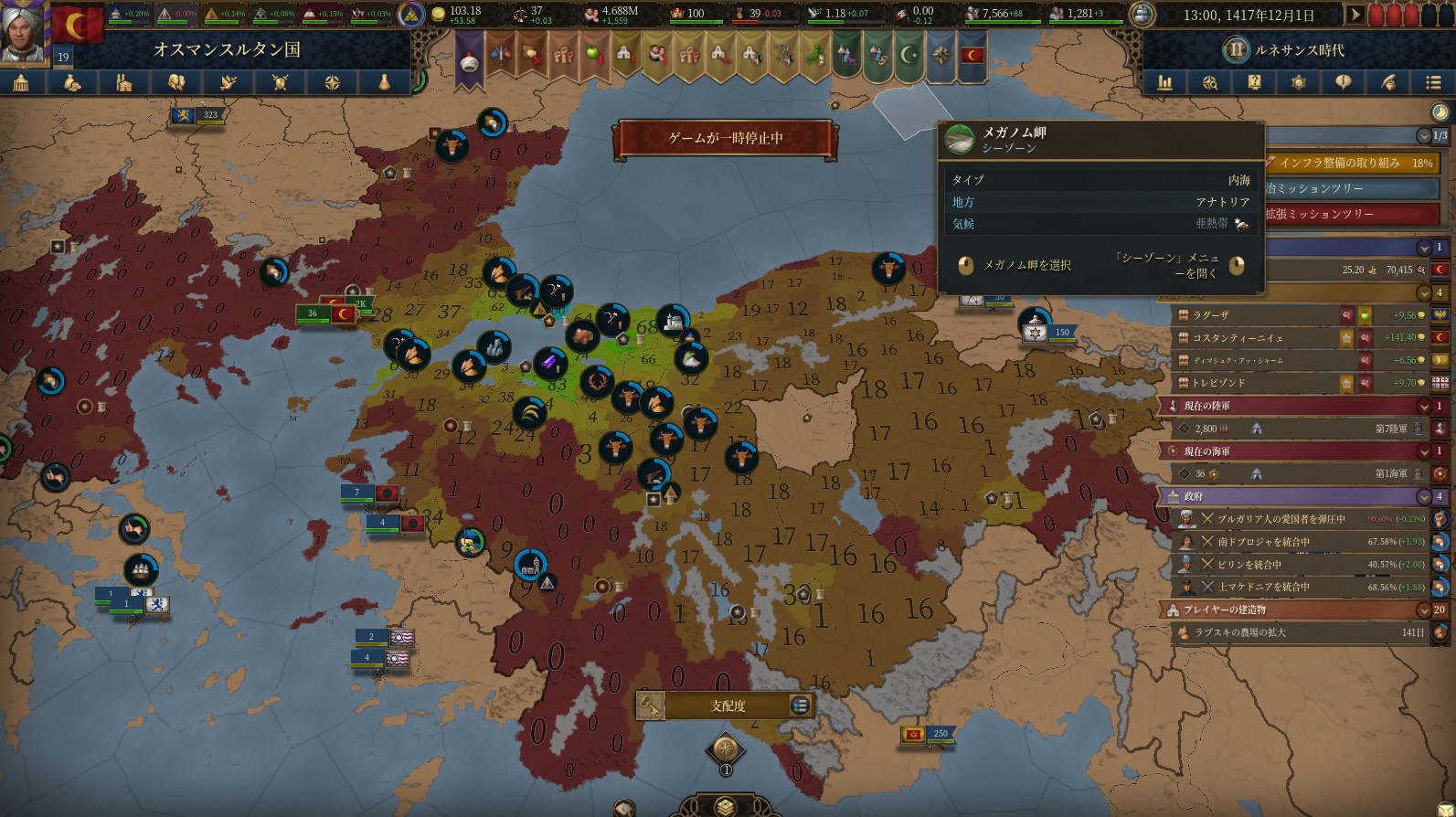Open the diplomacy panel with the dove icon
The height and width of the screenshot is (817, 1456).
[x=228, y=83]
